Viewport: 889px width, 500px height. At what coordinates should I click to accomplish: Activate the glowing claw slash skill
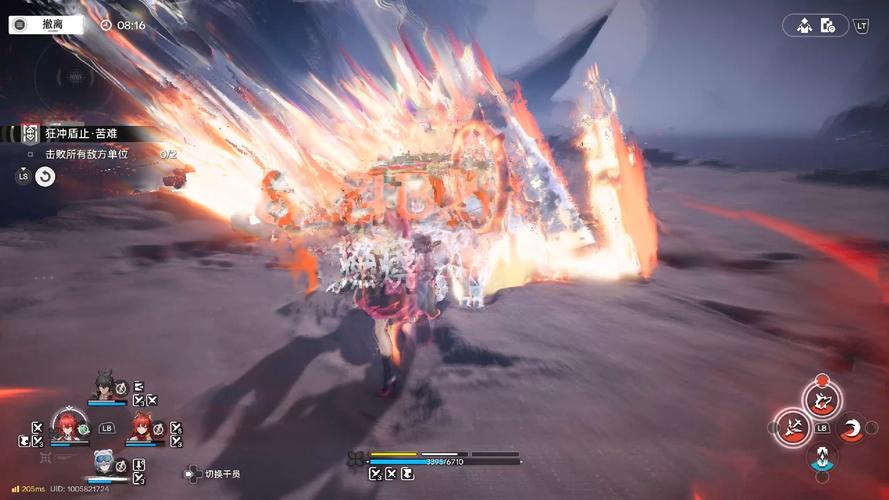pos(791,428)
